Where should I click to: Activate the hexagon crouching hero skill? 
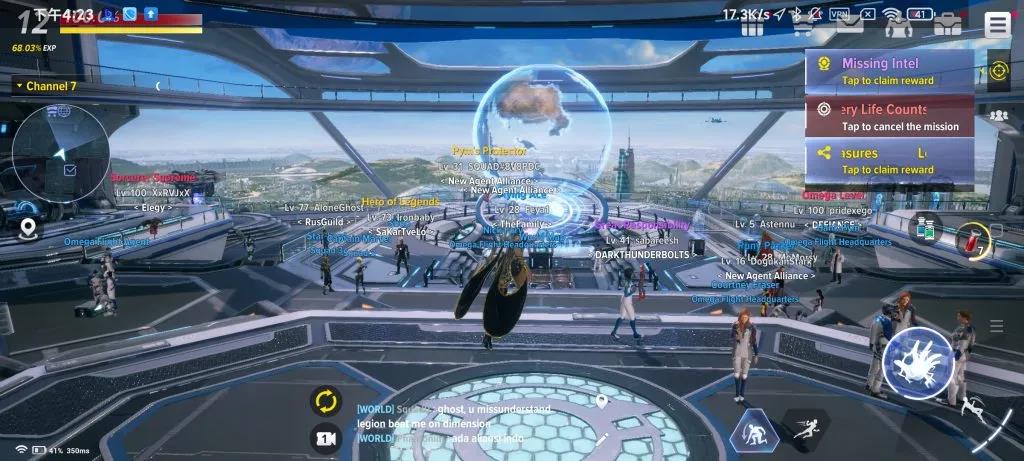coord(754,431)
